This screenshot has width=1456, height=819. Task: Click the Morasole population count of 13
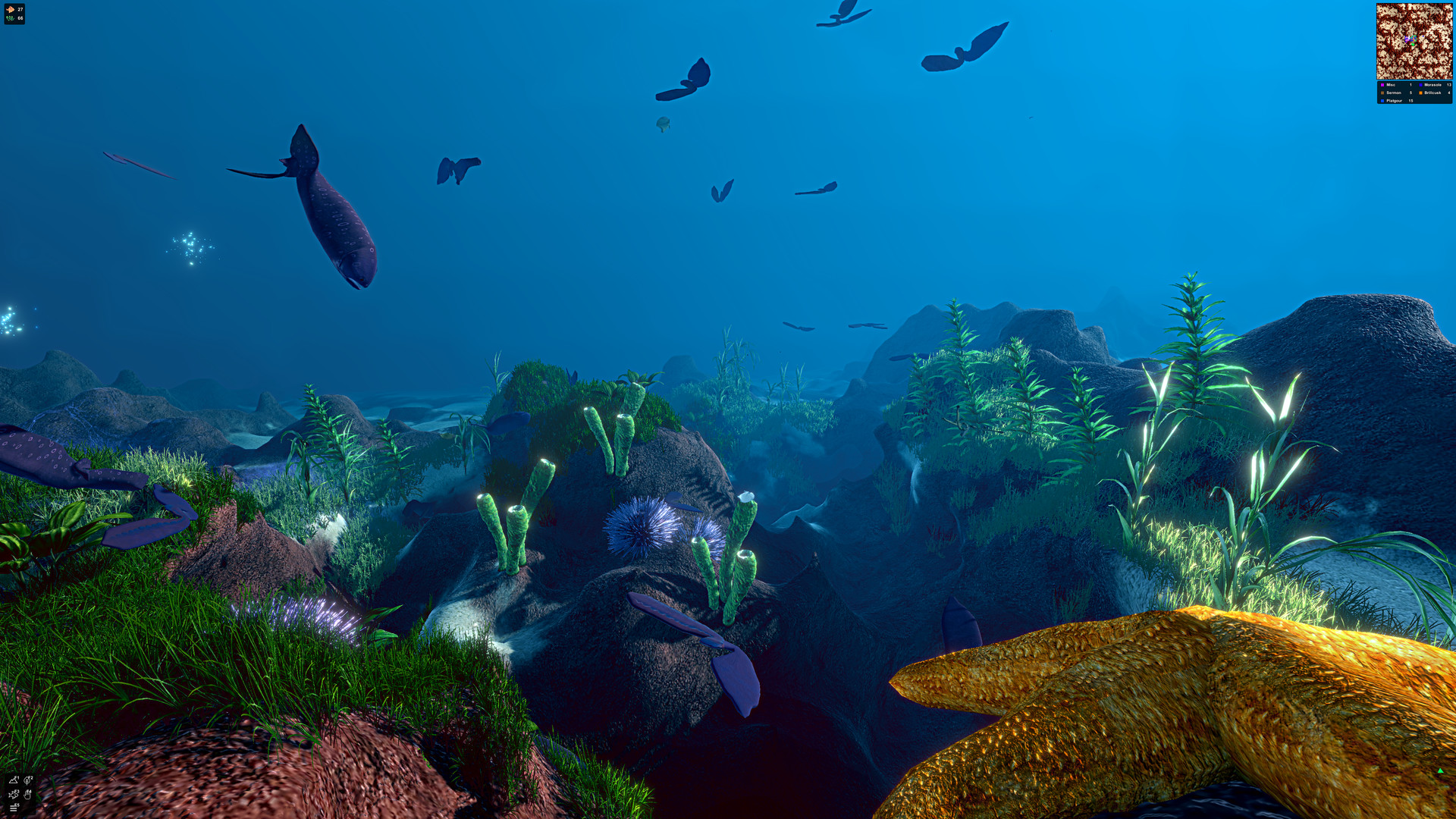point(1449,85)
